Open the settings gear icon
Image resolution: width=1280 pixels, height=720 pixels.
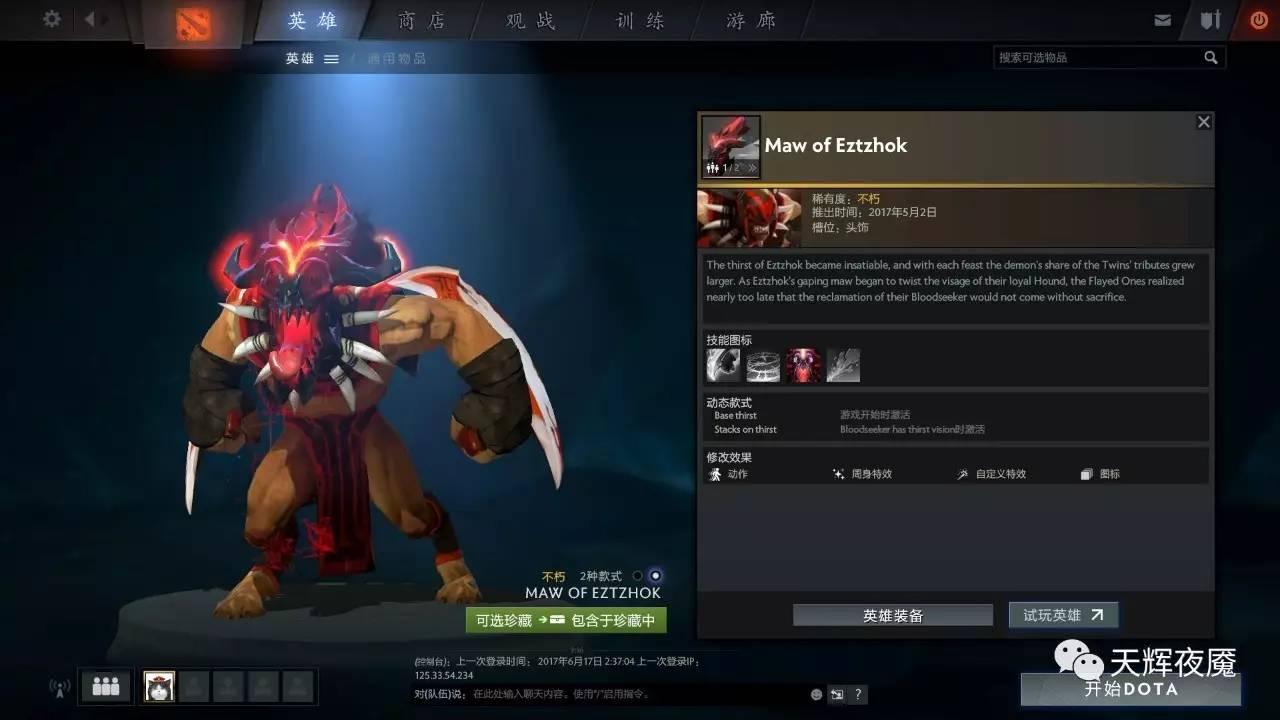tap(53, 19)
